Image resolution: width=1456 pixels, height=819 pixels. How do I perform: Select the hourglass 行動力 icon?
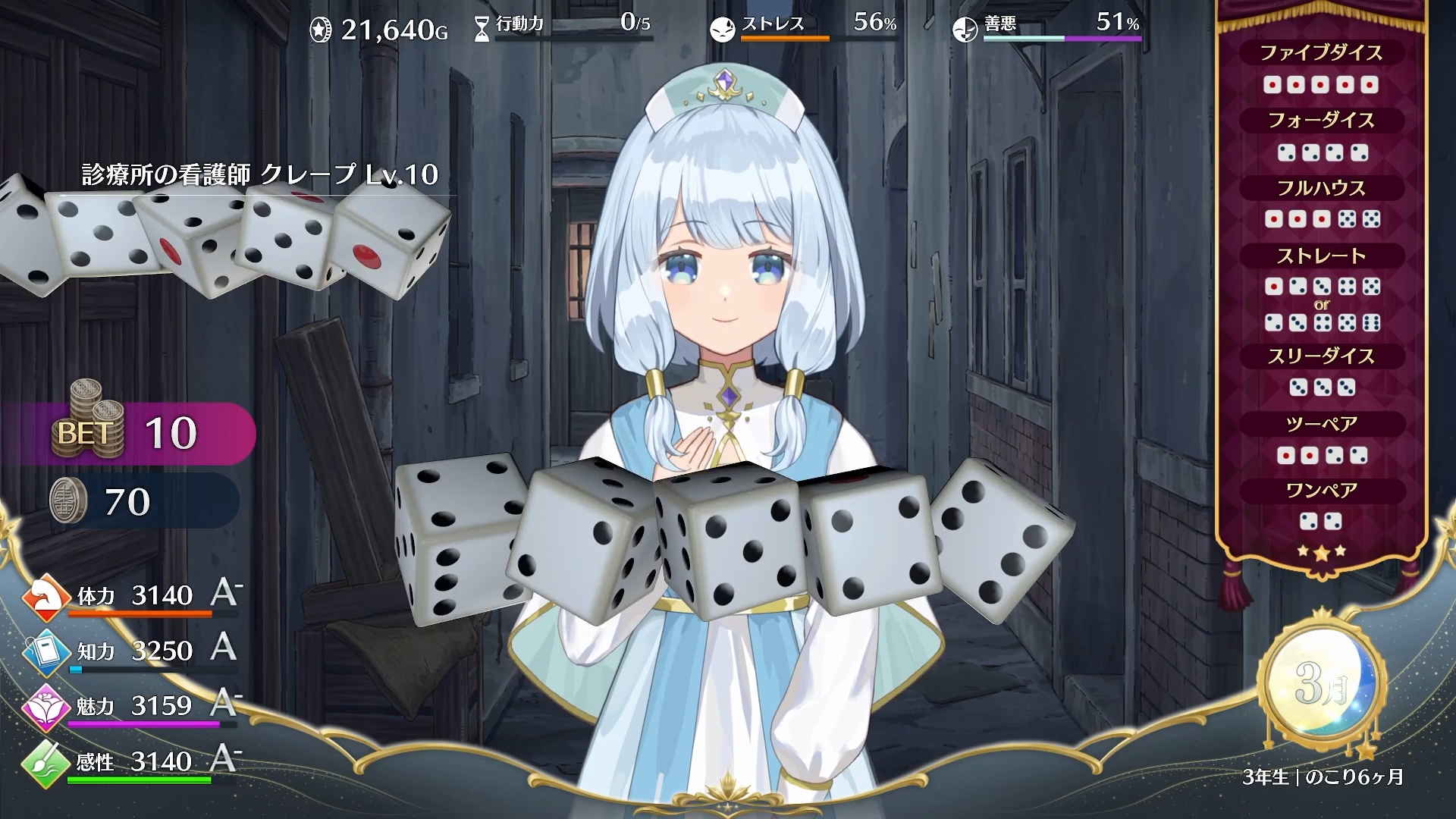[480, 25]
